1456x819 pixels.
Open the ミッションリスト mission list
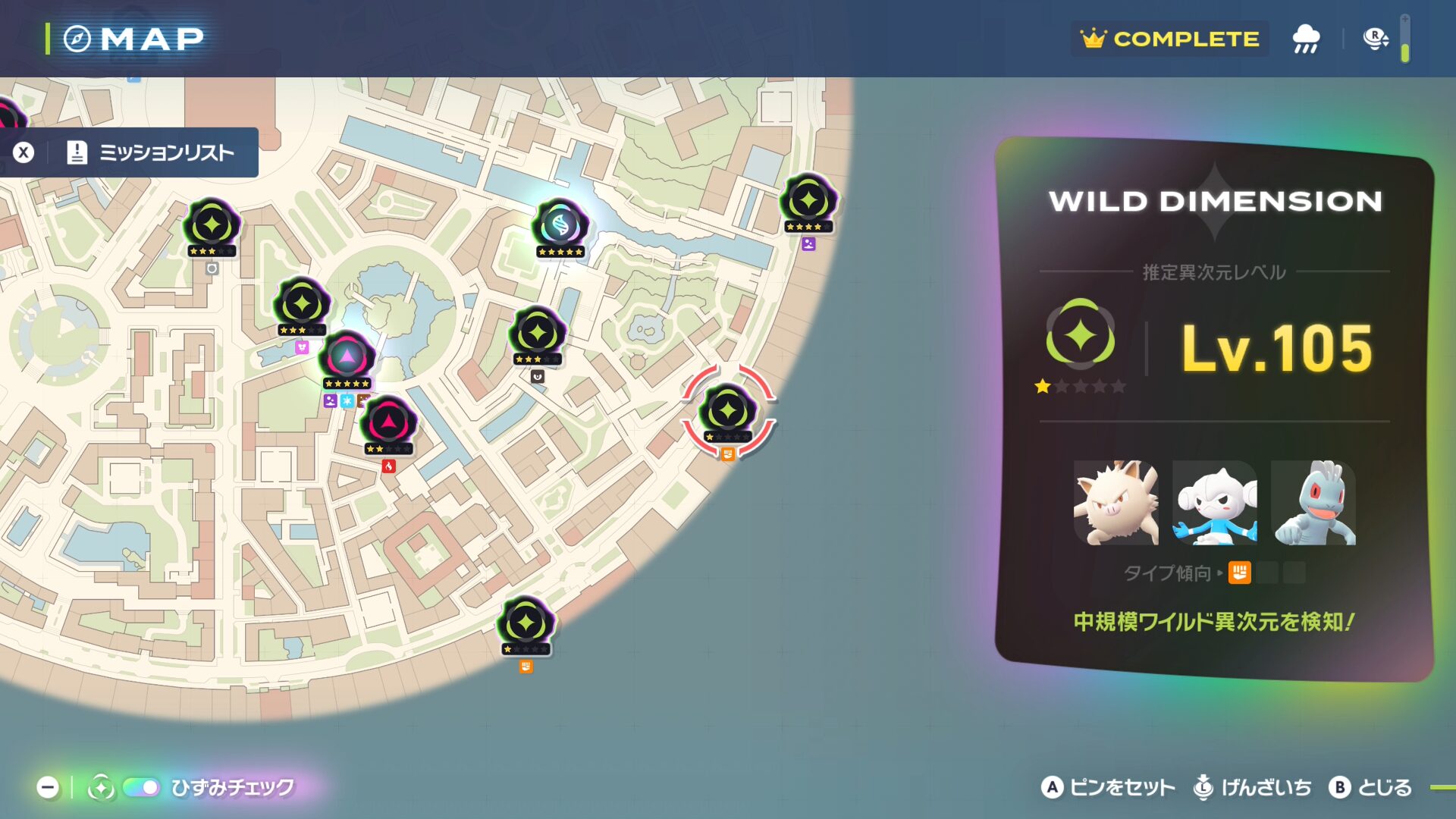click(x=152, y=152)
